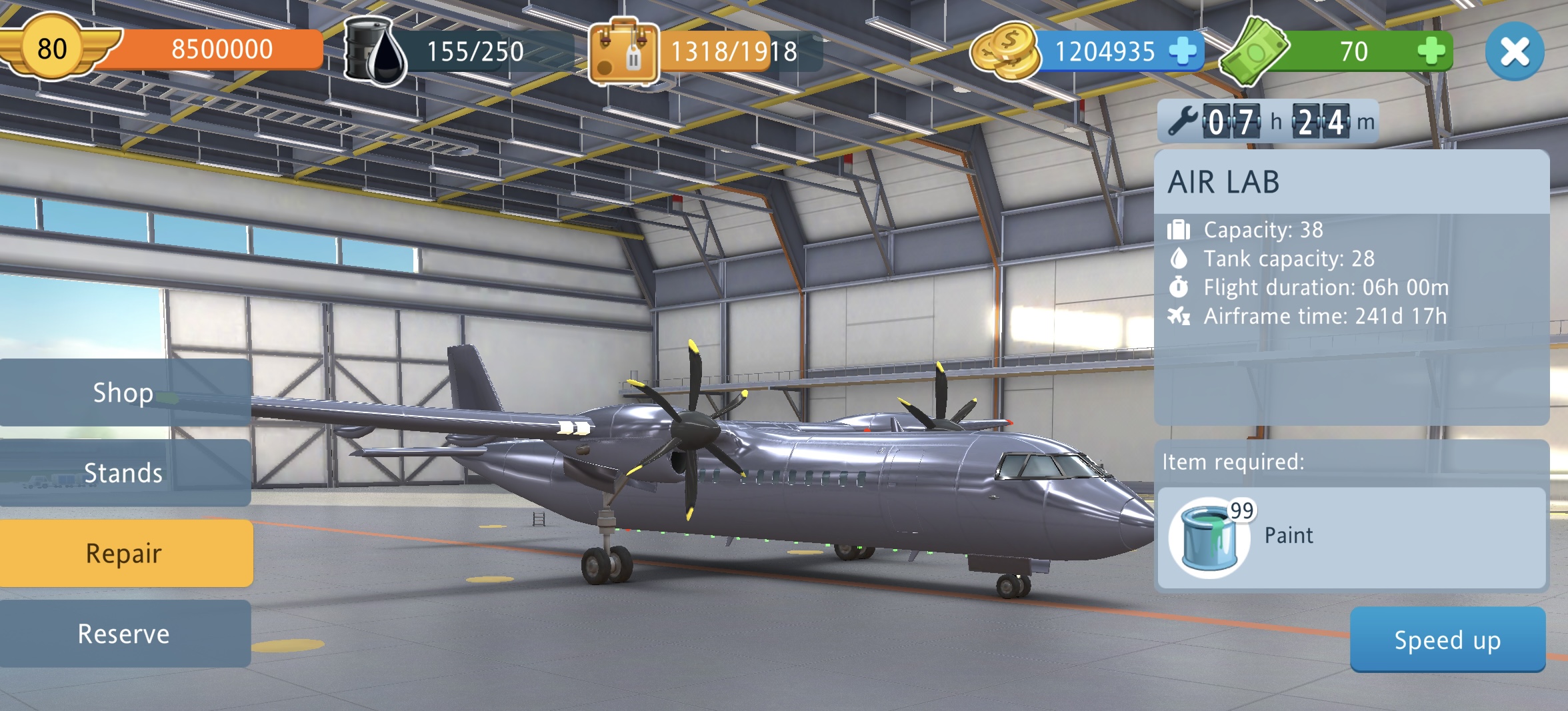Switch to the Stands section
The height and width of the screenshot is (711, 1568).
click(x=124, y=472)
